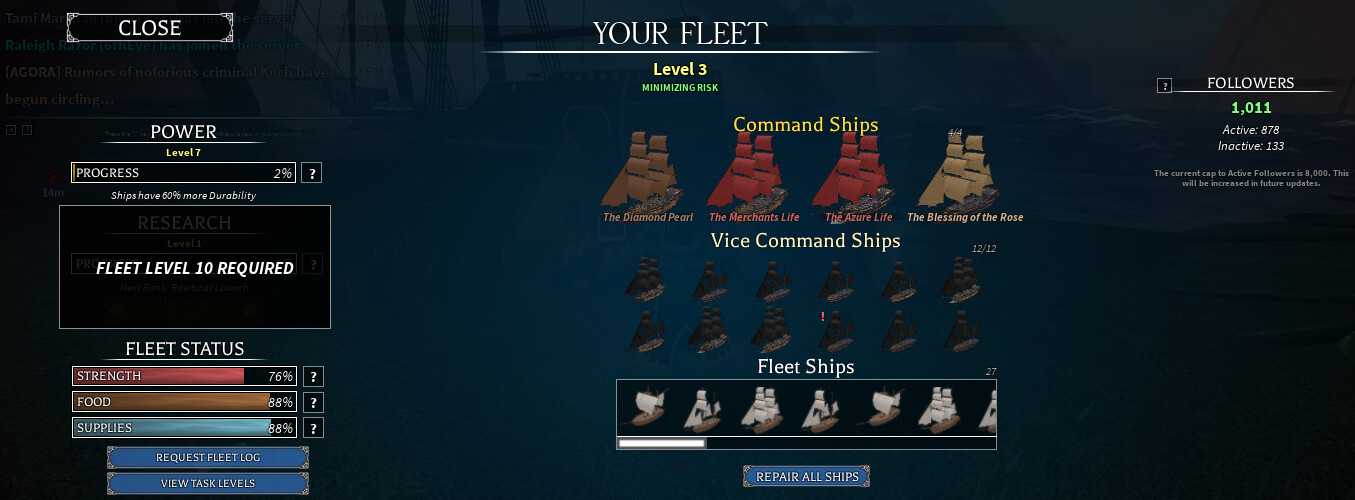Request the fleet log
1355x500 pixels.
(208, 458)
